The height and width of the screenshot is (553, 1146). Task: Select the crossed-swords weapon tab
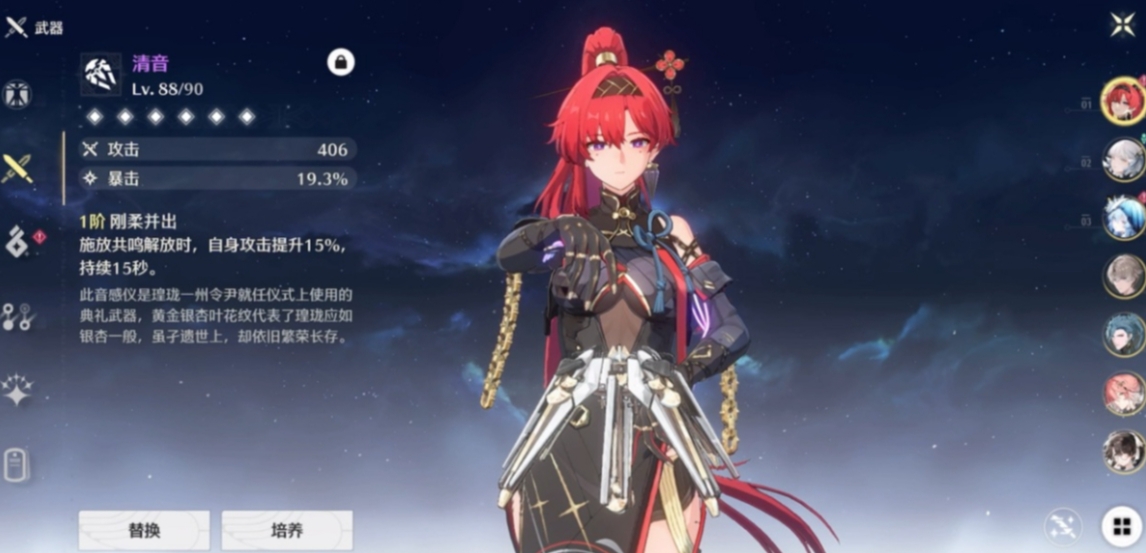[x=17, y=168]
